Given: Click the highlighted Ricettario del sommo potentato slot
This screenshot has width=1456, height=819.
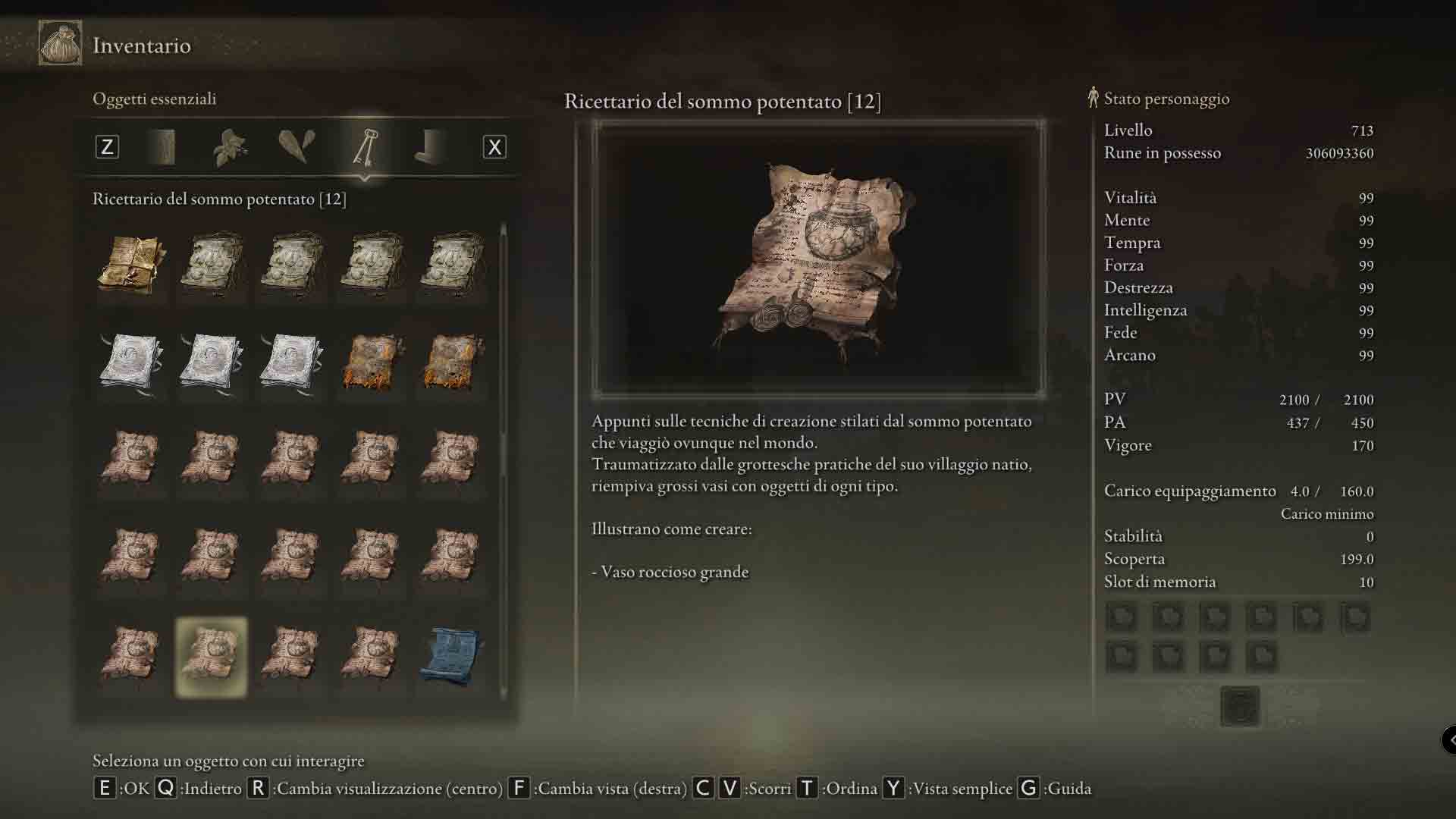Looking at the screenshot, I should coord(211,657).
